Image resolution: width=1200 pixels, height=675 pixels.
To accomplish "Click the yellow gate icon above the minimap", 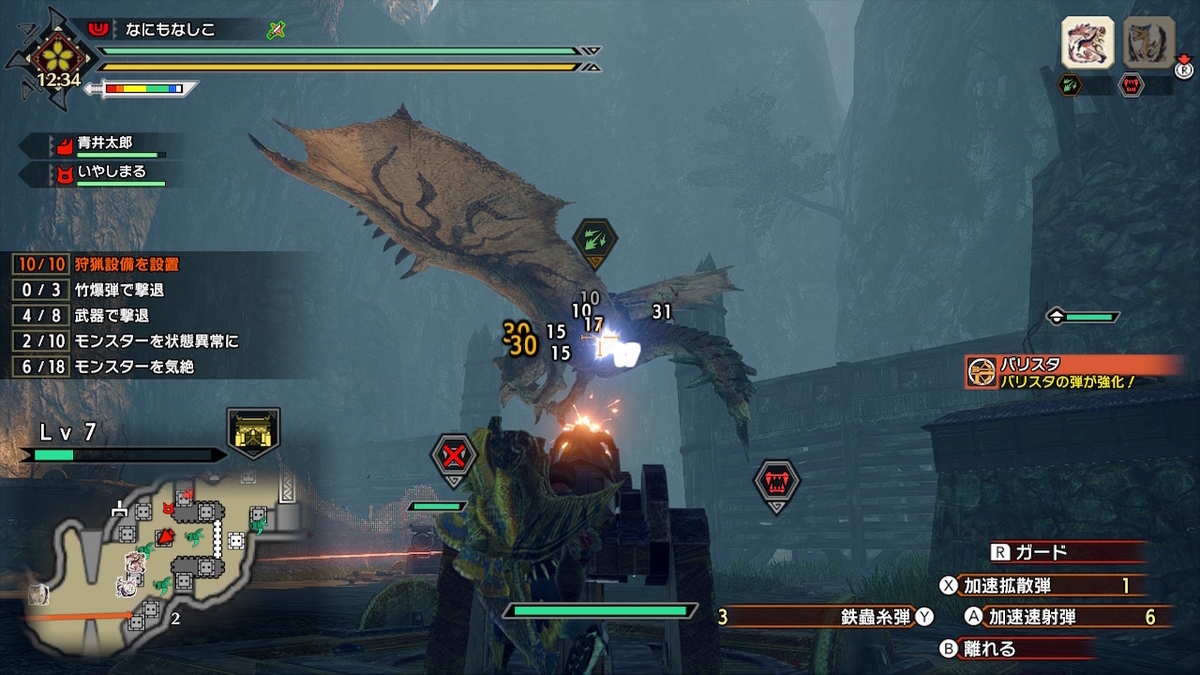I will coord(253,431).
